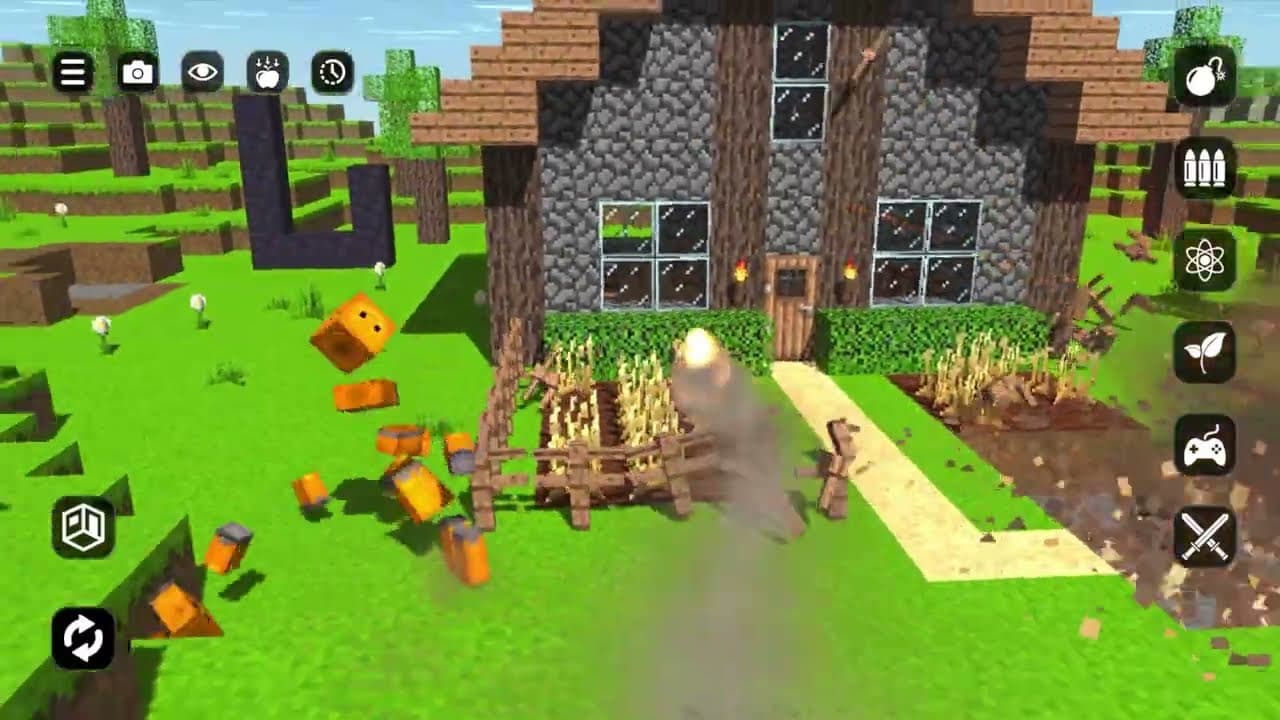This screenshot has height=720, width=1280.
Task: Open the gamepad controls panel
Action: pos(1204,446)
